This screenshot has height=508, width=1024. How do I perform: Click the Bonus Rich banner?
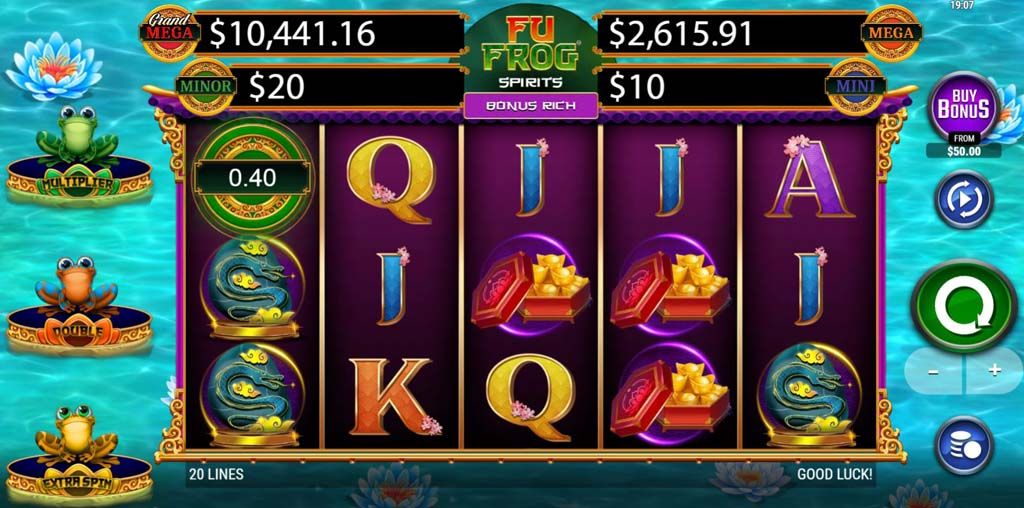coord(530,105)
